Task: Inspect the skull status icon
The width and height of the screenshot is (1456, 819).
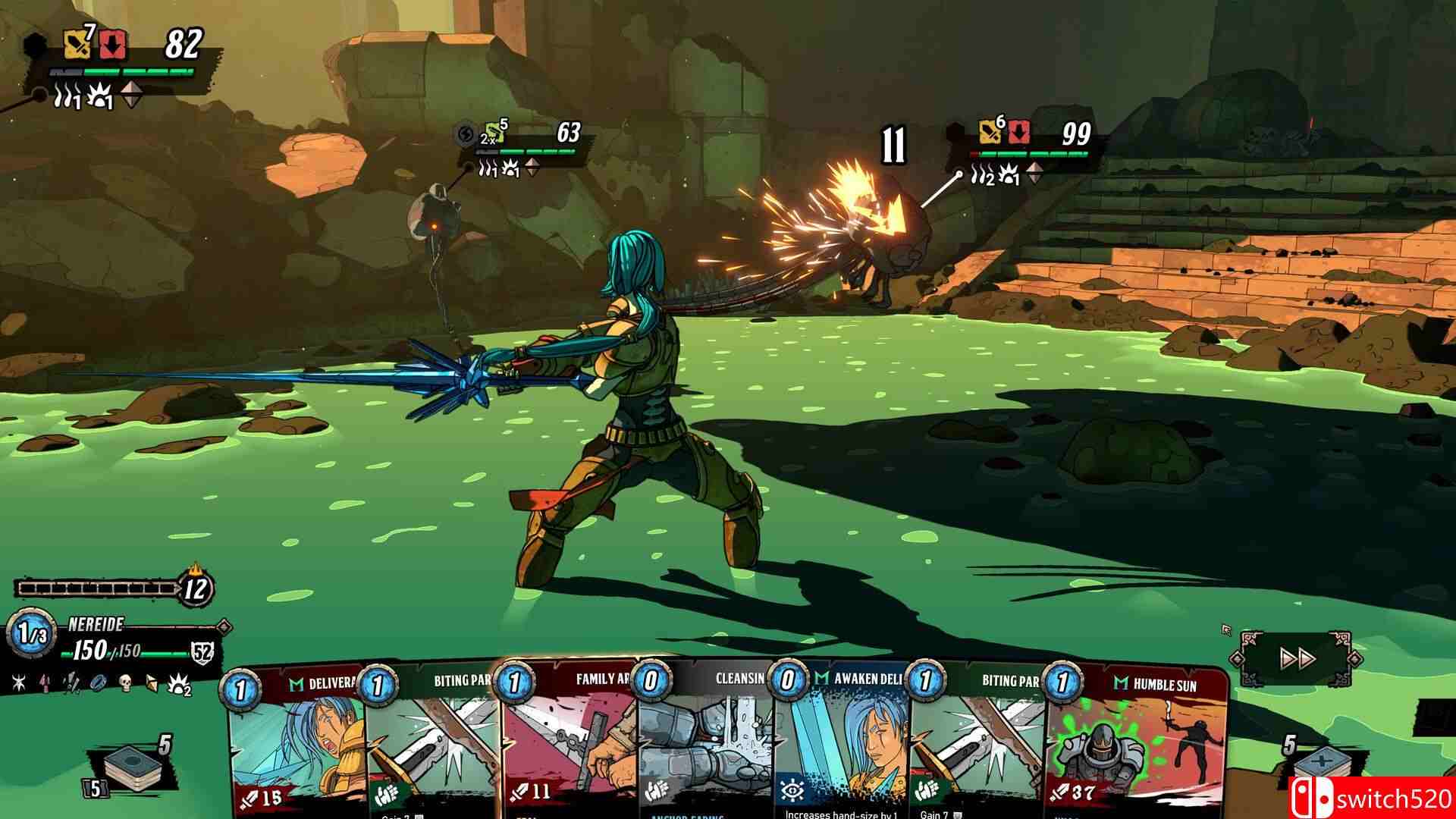Action: point(126,683)
